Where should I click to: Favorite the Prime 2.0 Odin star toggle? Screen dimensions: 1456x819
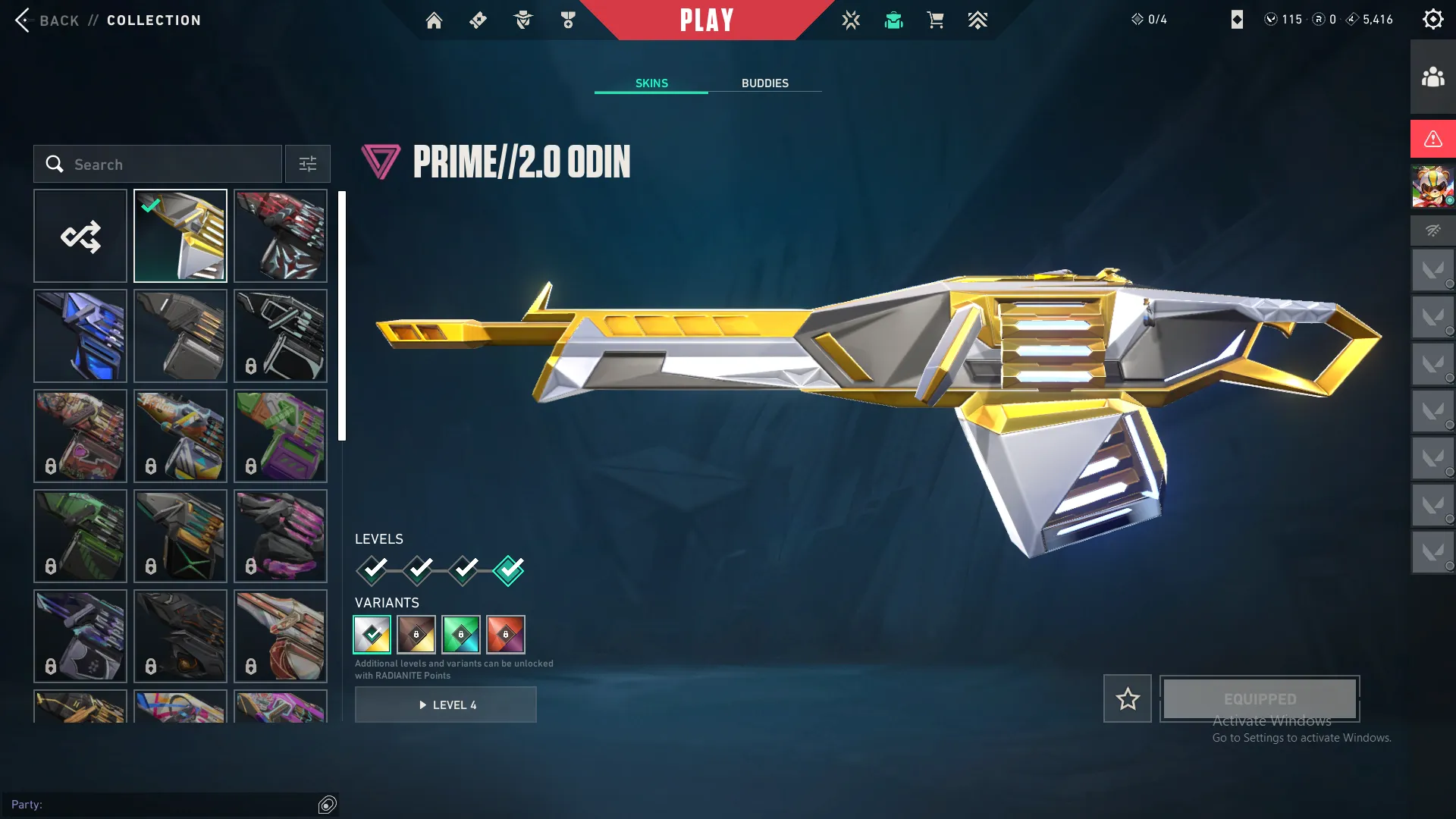[1127, 698]
